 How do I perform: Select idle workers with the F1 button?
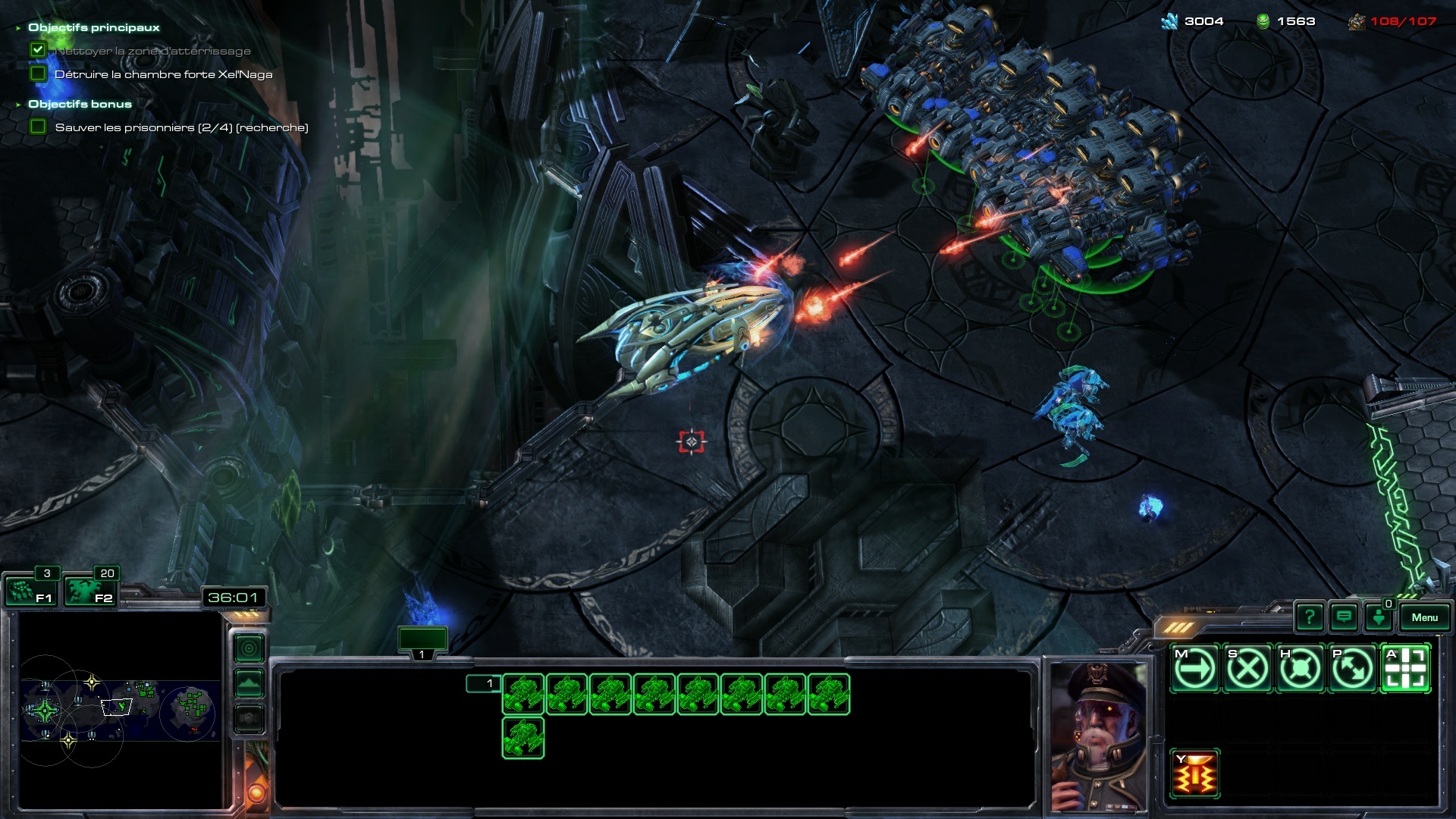[x=29, y=591]
